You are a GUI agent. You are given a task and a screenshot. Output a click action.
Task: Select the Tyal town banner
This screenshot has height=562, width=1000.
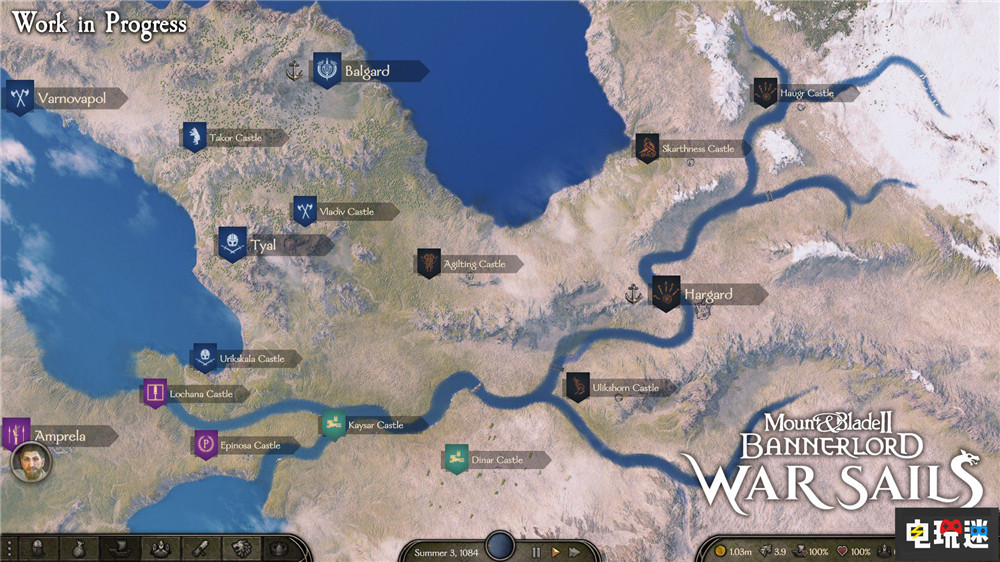tap(233, 244)
